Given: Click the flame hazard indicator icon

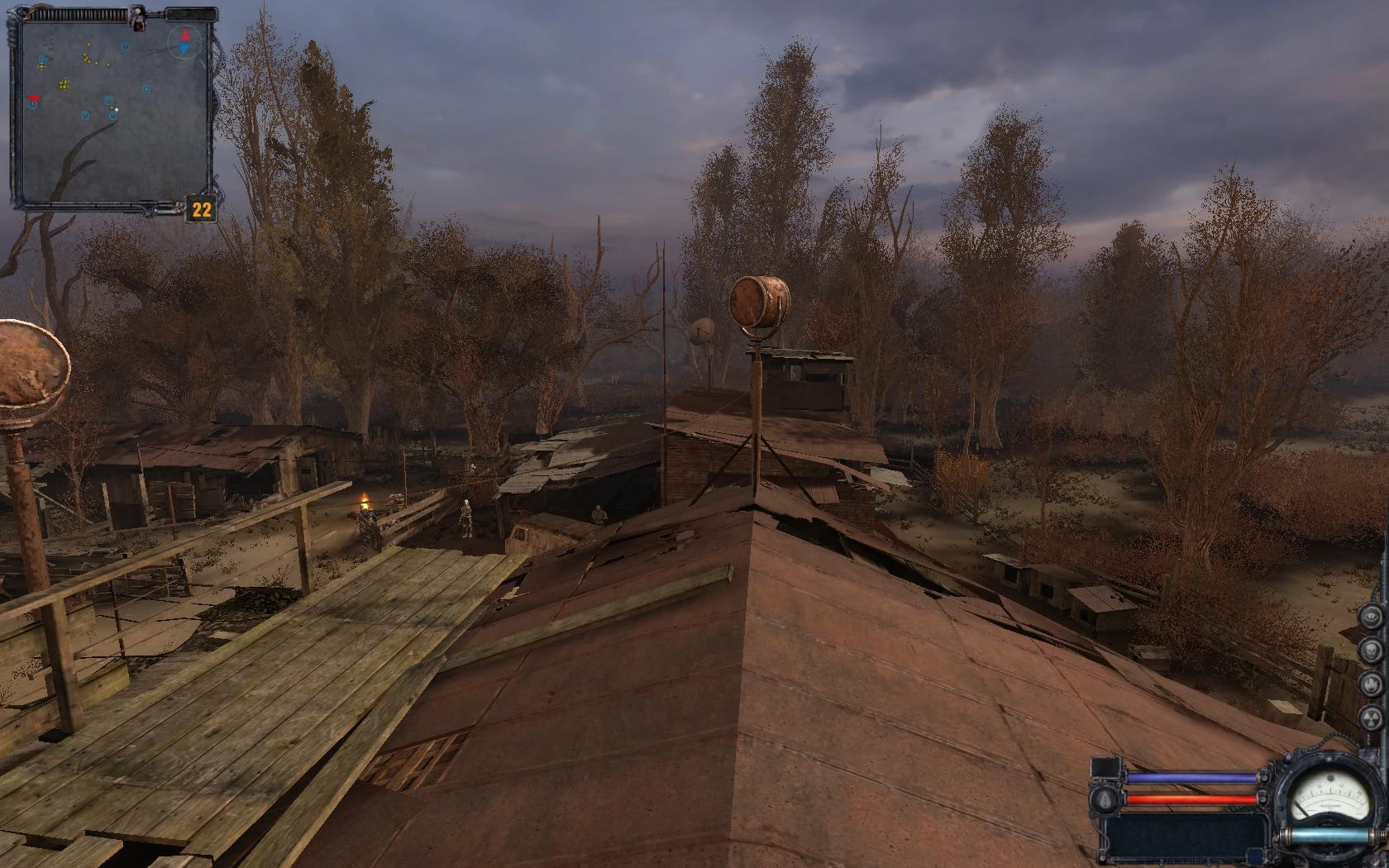Looking at the screenshot, I should (x=1371, y=684).
